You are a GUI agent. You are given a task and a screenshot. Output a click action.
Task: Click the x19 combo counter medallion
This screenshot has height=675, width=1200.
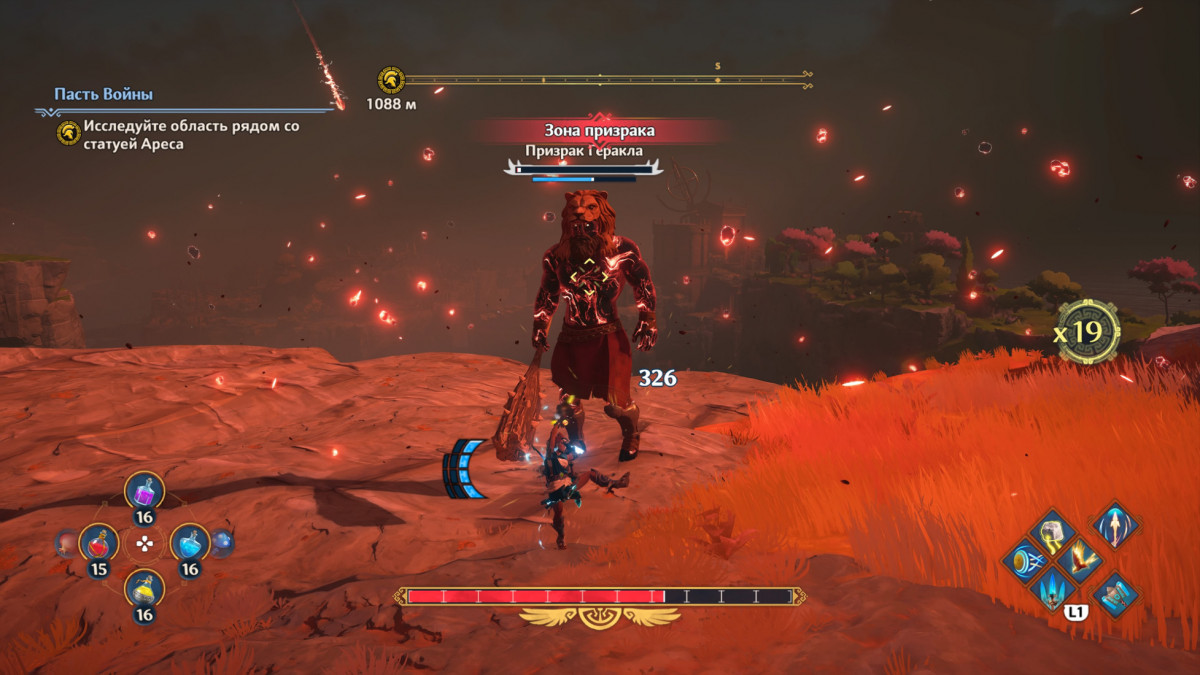click(x=1088, y=331)
